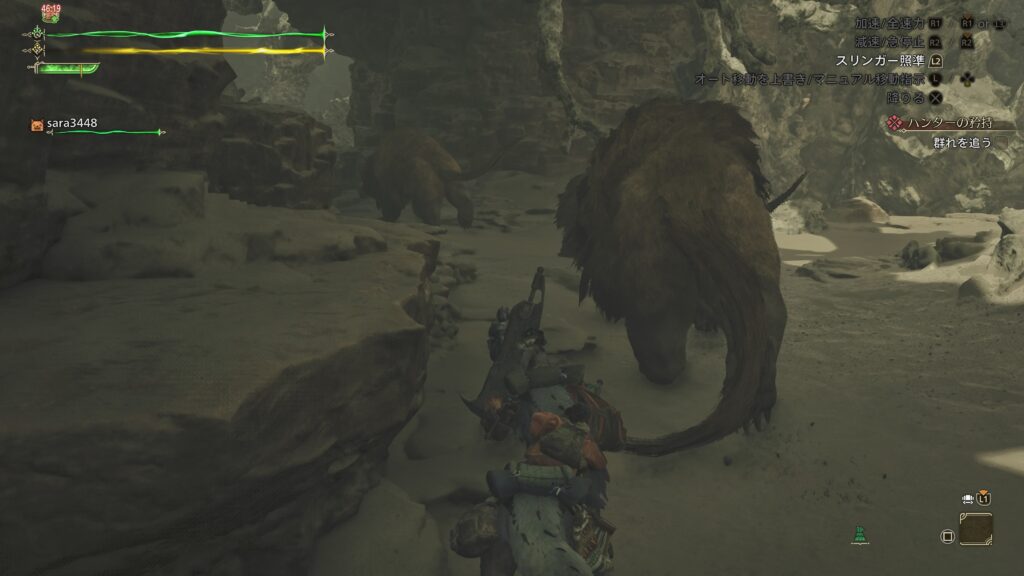This screenshot has width=1024, height=576.
Task: Click the item bar slot frame
Action: point(976,529)
